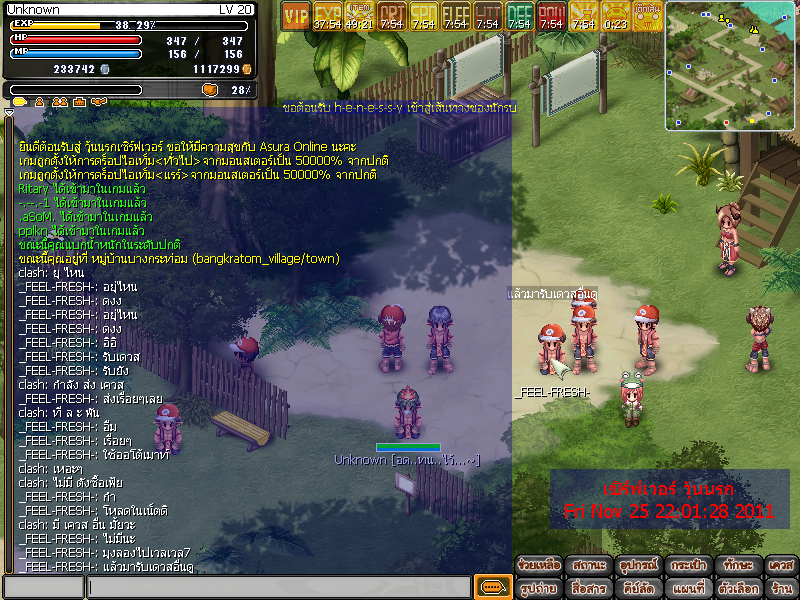800x600 pixels.
Task: Select the VIP status icon
Action: (x=295, y=16)
